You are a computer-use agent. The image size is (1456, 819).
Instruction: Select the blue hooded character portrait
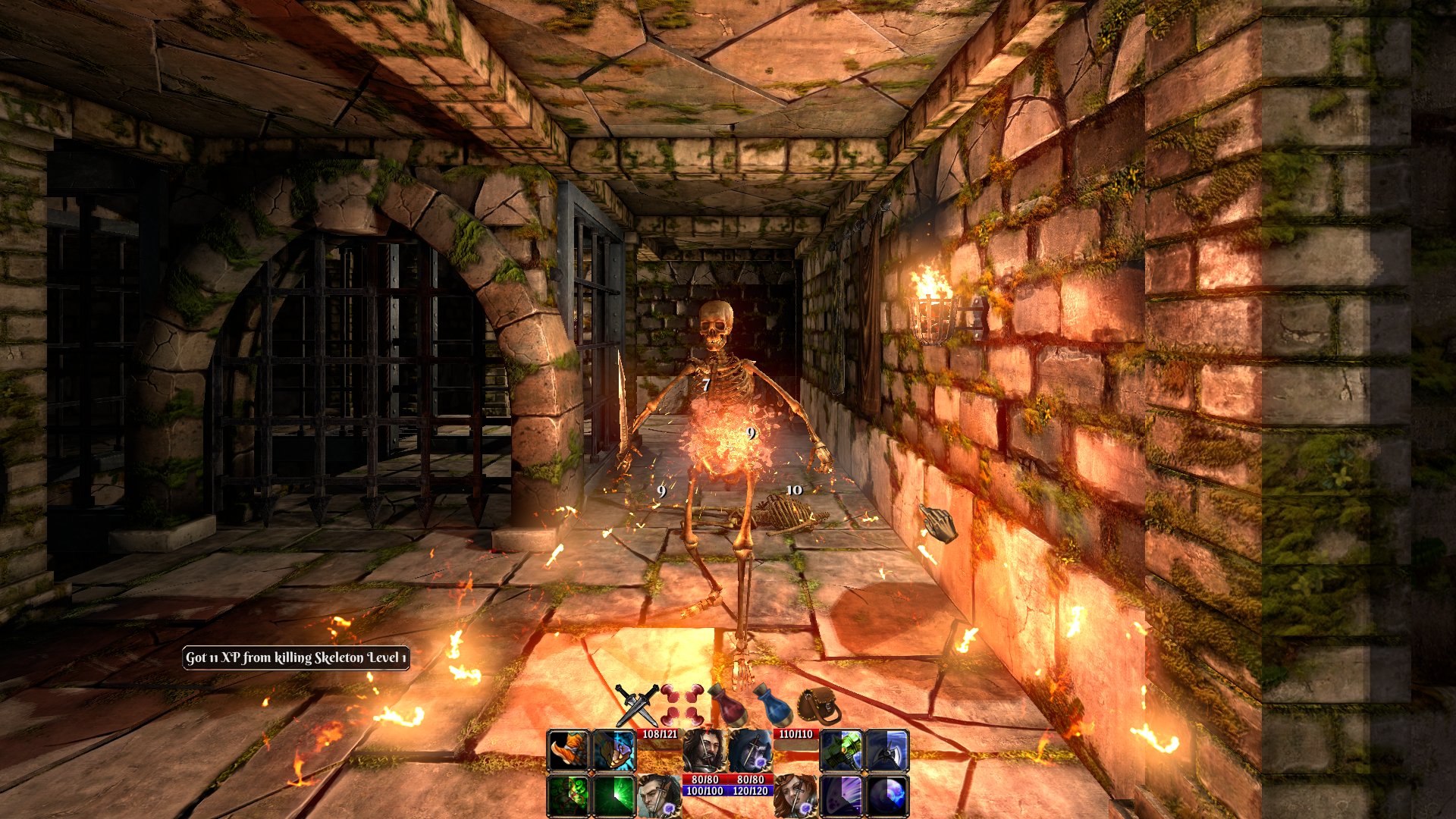(750, 750)
